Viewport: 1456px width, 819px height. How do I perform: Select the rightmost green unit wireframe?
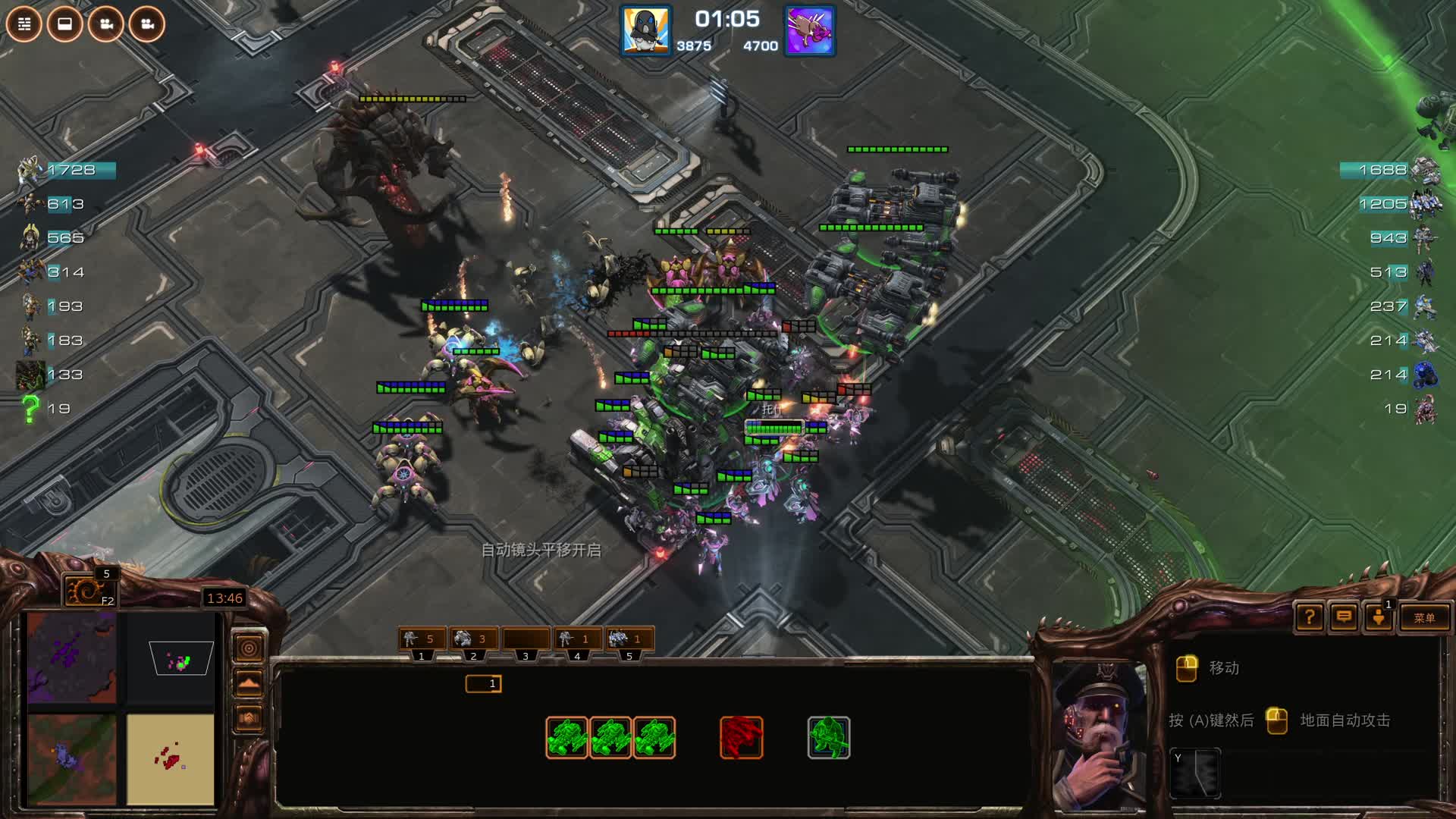[x=828, y=737]
